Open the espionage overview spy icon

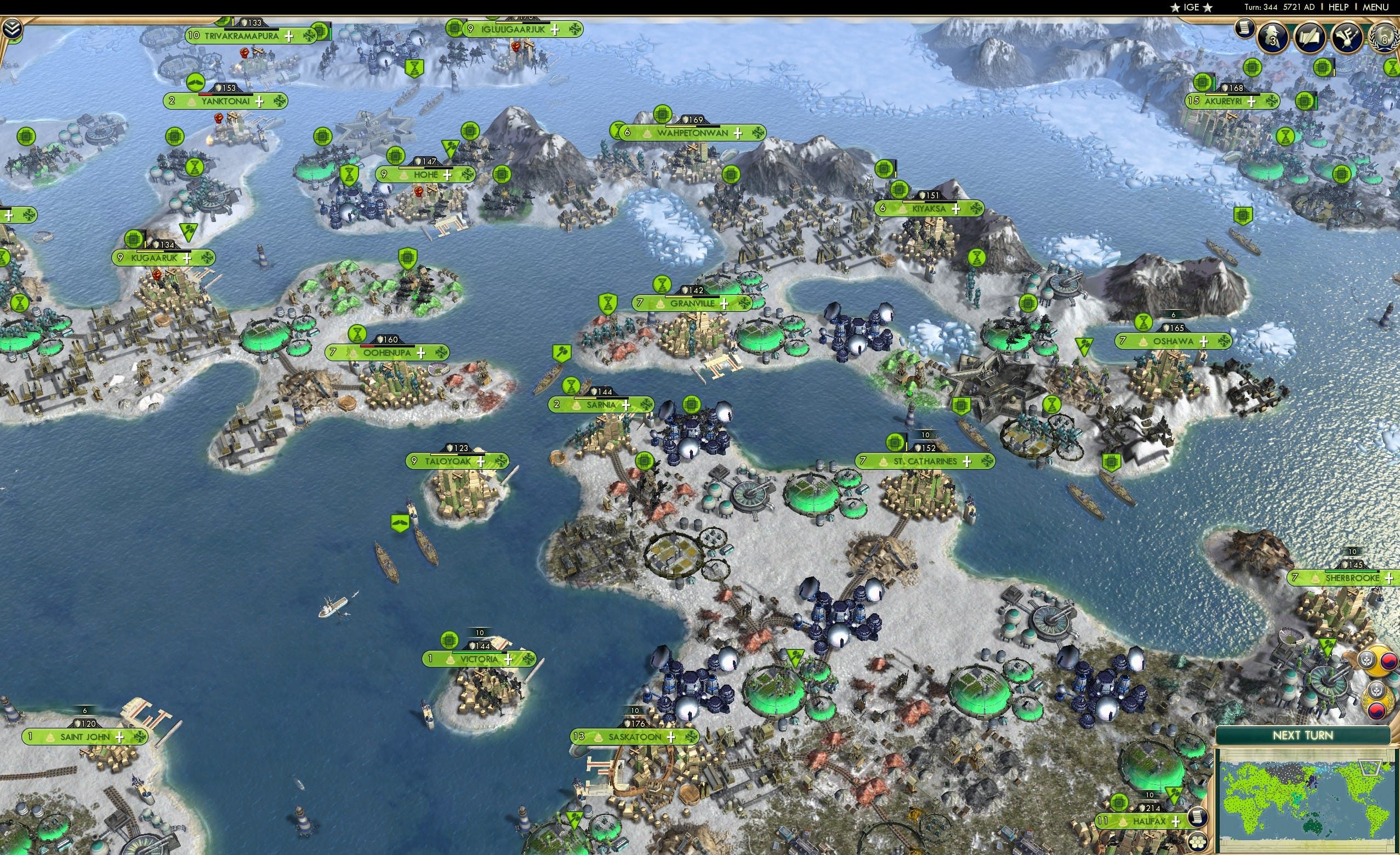(1272, 37)
